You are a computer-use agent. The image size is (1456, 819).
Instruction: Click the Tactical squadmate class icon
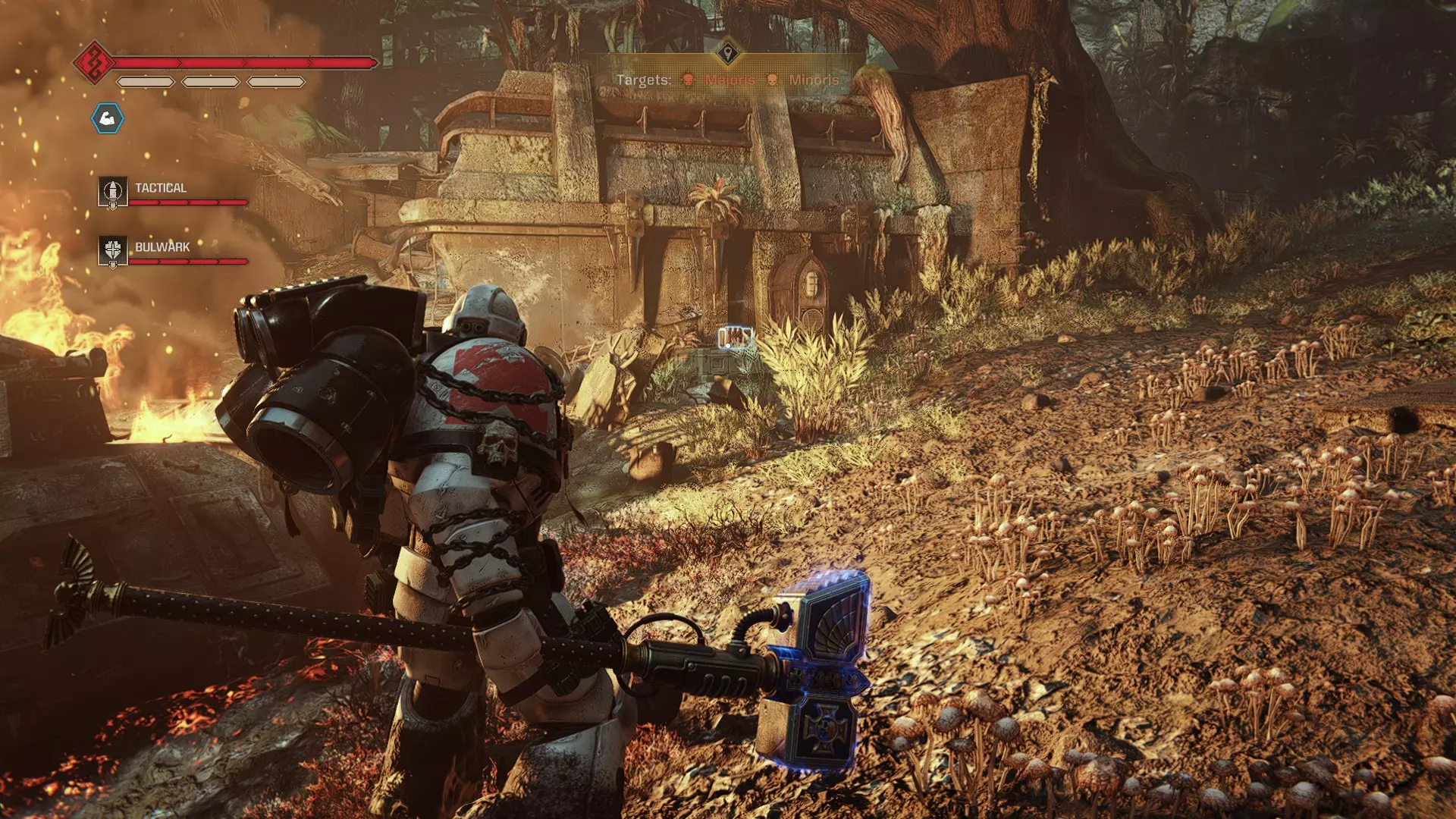(x=112, y=192)
